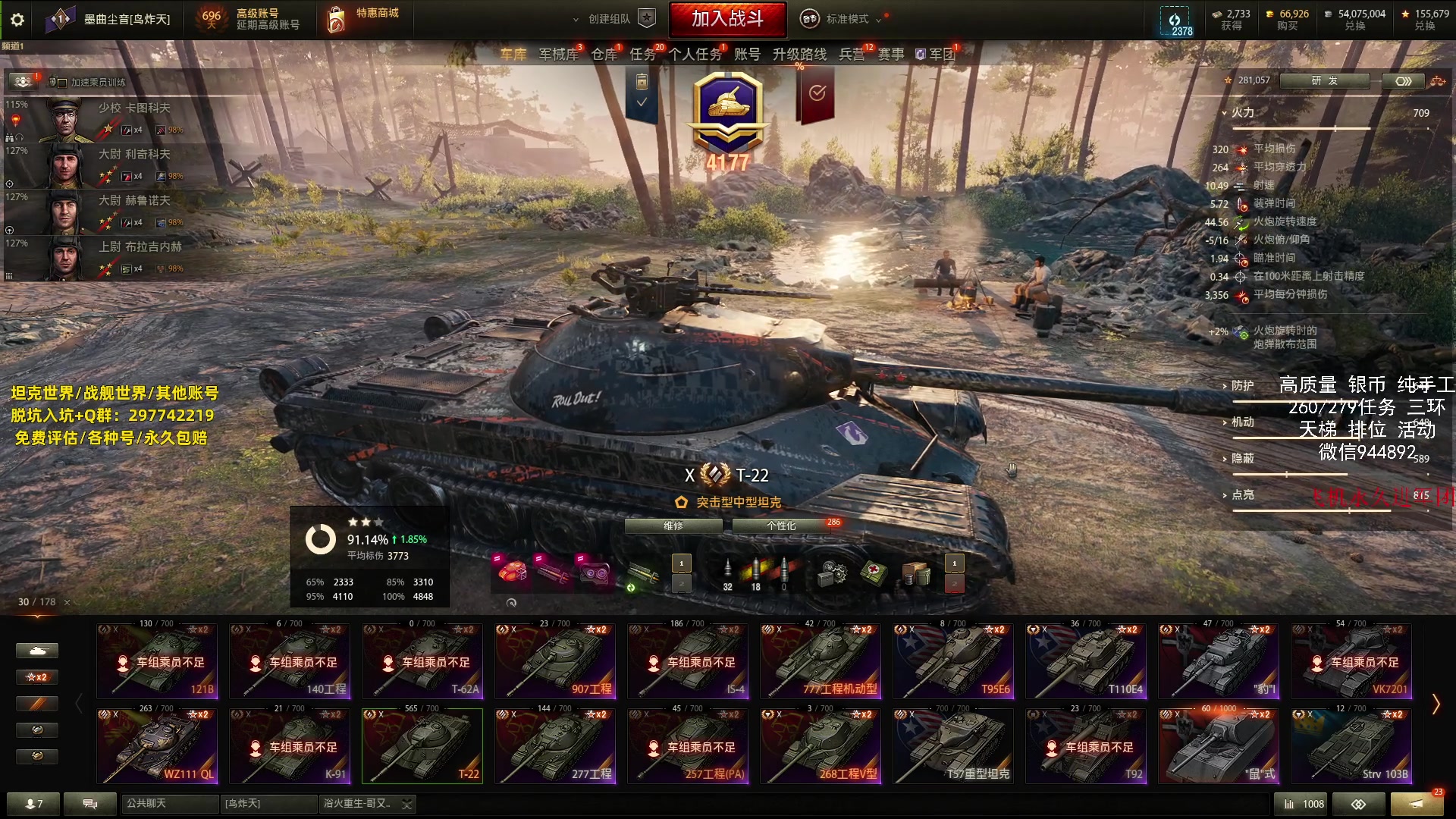Open the 维修 repair panel
The image size is (1456, 819).
(673, 526)
